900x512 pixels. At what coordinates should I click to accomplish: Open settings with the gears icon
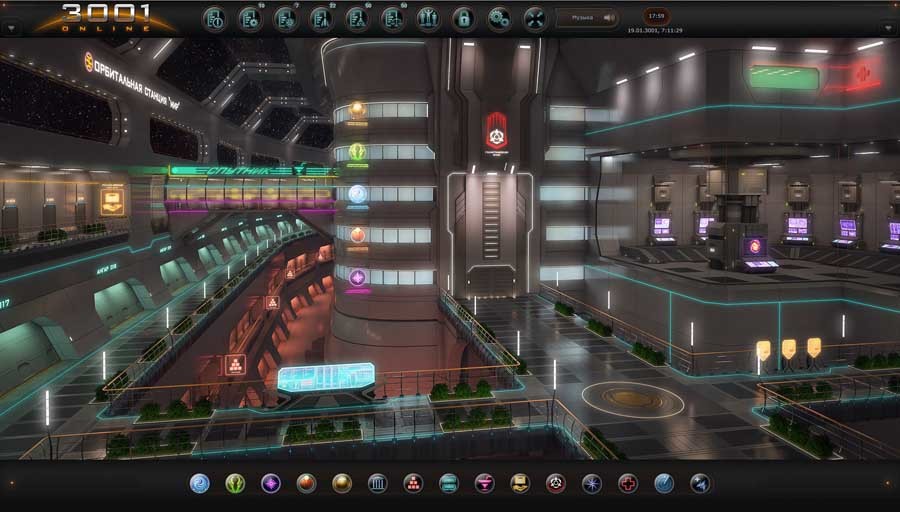[499, 18]
